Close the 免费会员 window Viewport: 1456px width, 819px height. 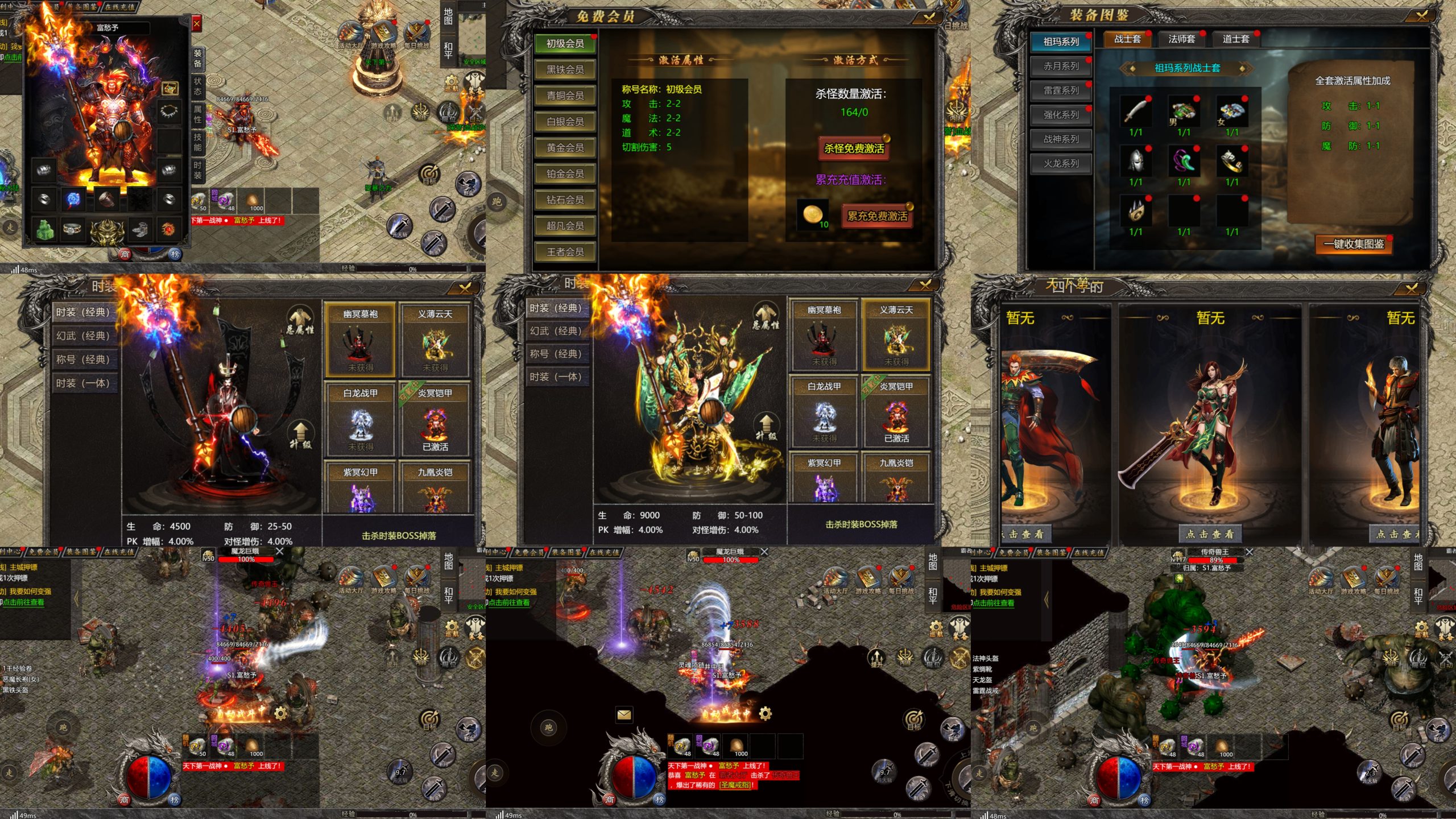pyautogui.click(x=929, y=18)
